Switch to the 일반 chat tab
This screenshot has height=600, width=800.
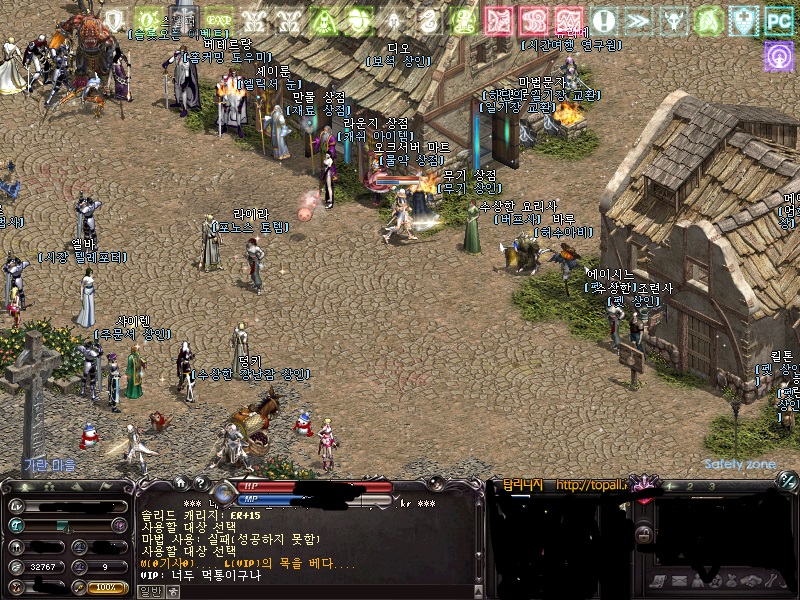[x=149, y=590]
